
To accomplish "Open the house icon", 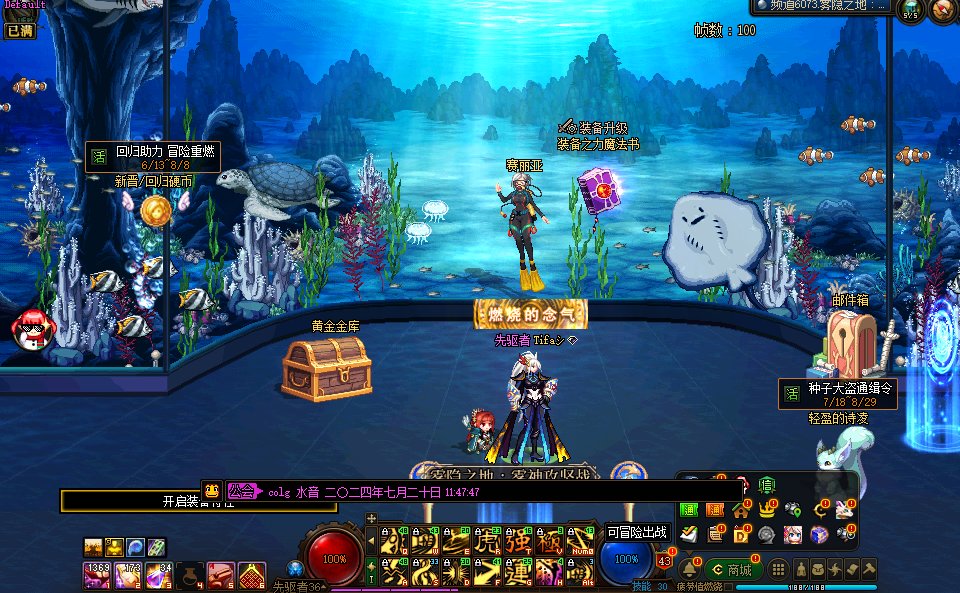I will point(741,509).
